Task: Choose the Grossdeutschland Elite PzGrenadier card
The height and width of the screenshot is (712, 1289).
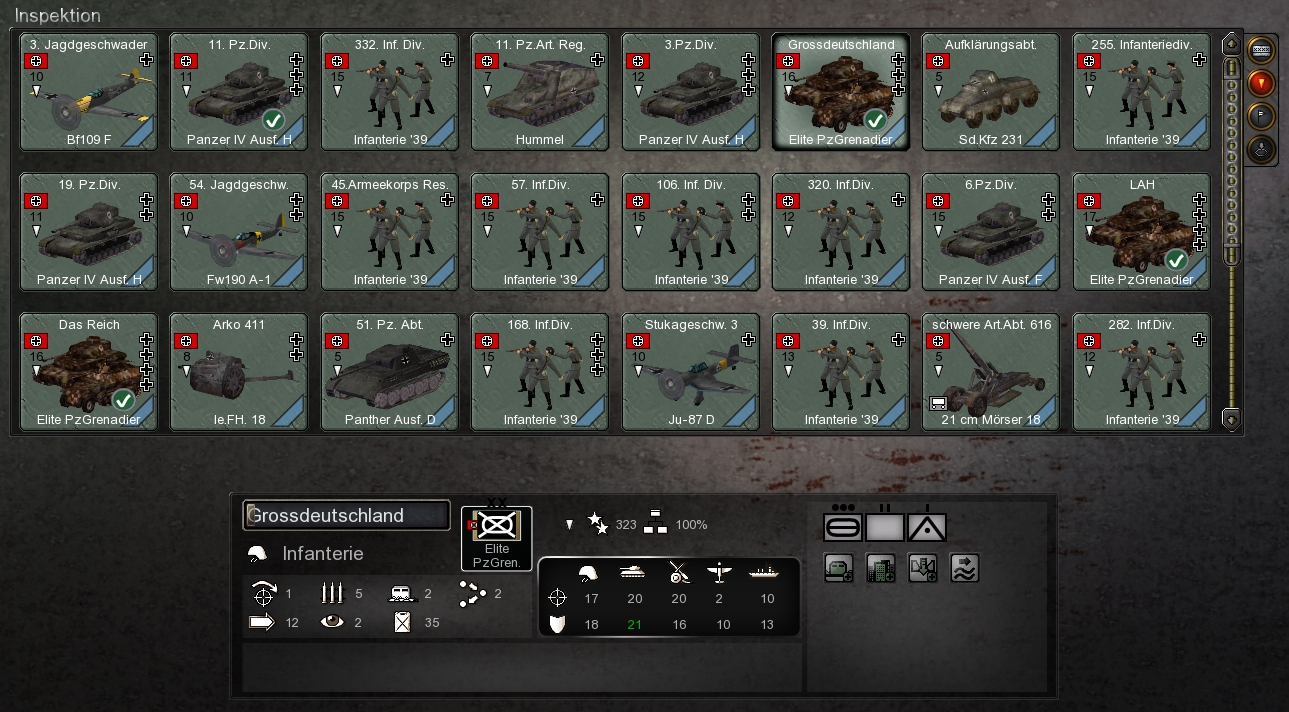Action: [840, 91]
